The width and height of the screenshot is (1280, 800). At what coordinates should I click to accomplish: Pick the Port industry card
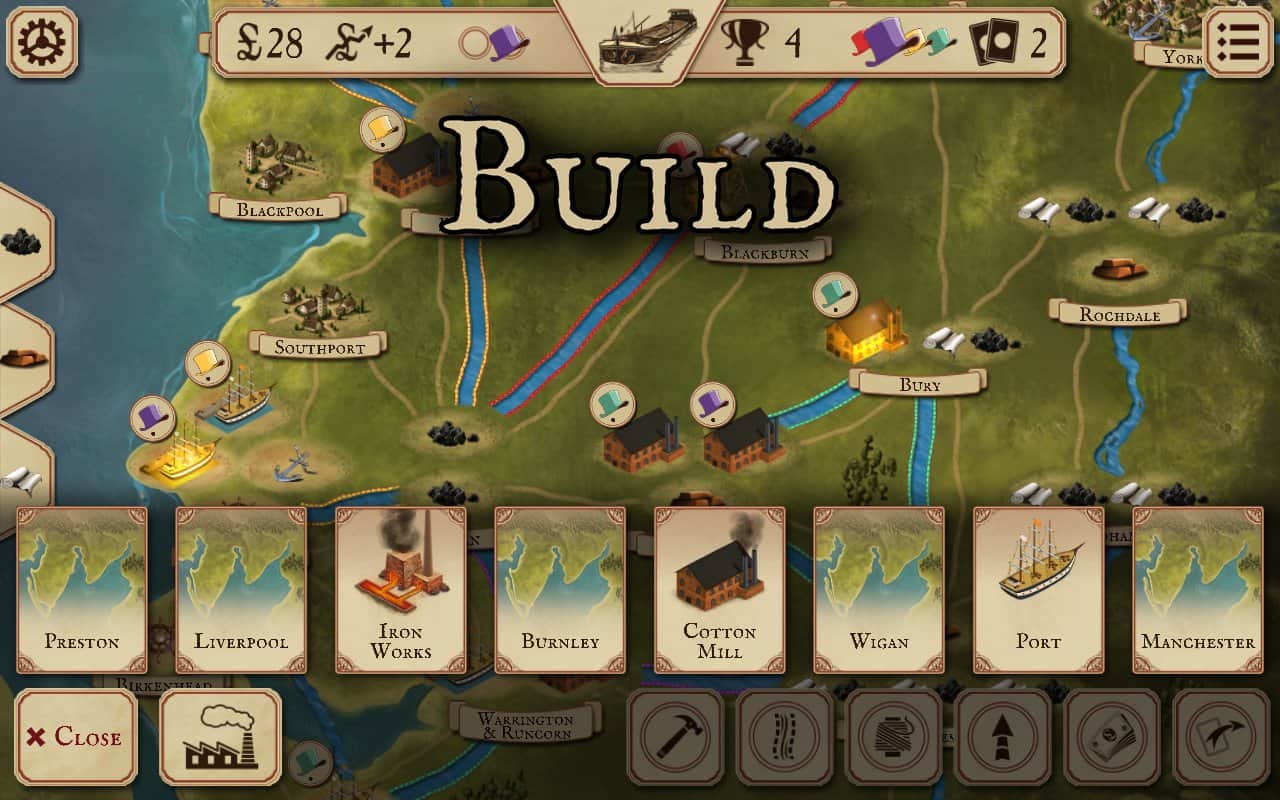tap(1039, 590)
